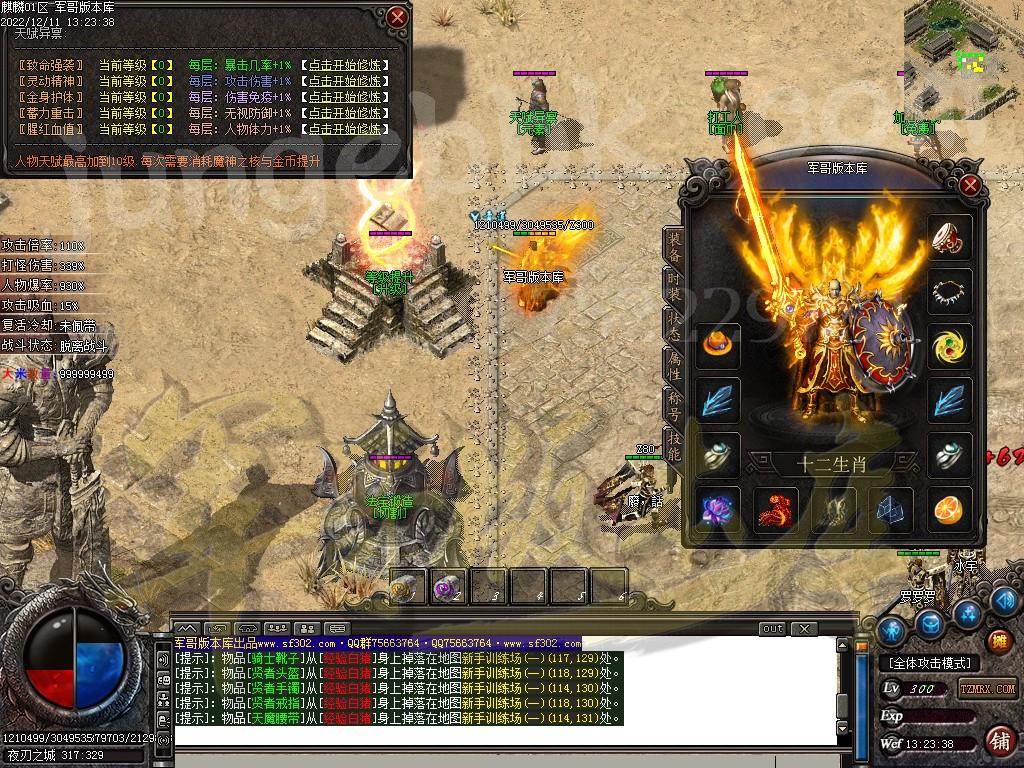Start training the 腥红血值 talent
Screen dimensions: 1024x768
tap(345, 129)
